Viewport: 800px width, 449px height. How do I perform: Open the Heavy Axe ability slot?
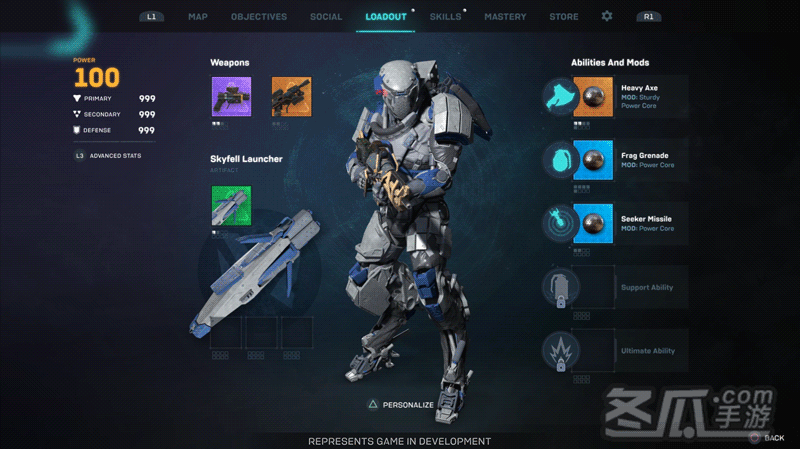(x=614, y=97)
